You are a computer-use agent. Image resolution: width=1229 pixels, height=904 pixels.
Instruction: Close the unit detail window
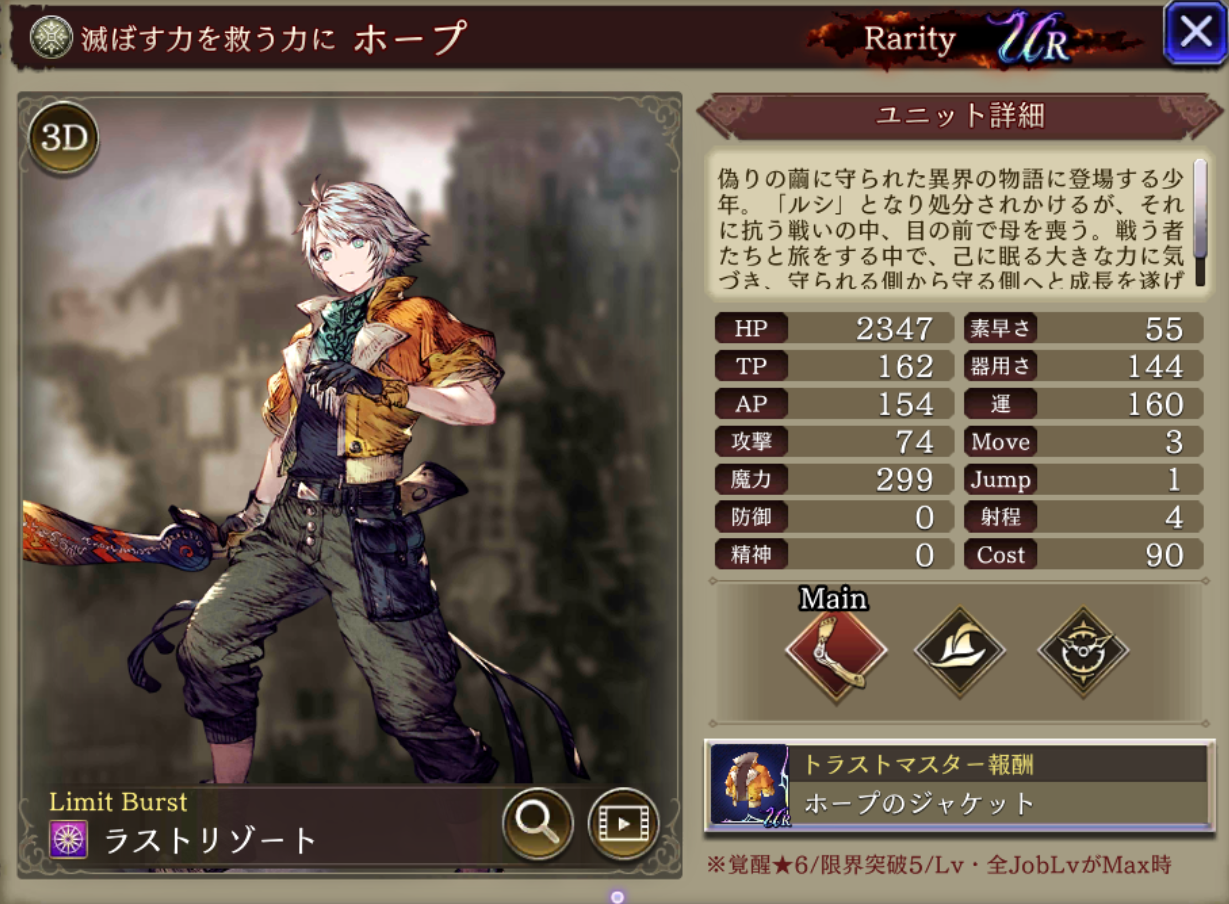1196,33
